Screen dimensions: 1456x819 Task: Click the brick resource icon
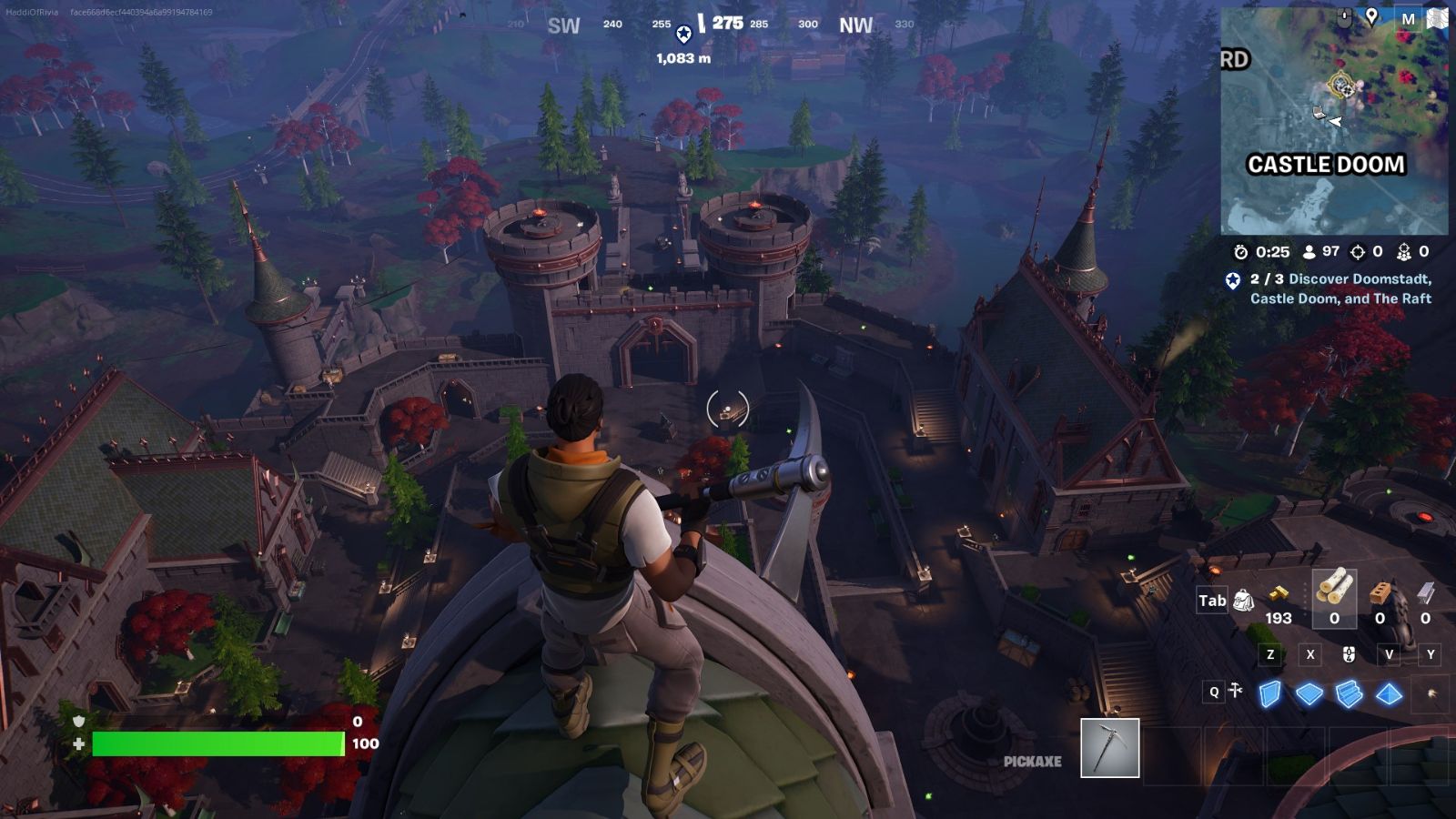coord(1380,593)
